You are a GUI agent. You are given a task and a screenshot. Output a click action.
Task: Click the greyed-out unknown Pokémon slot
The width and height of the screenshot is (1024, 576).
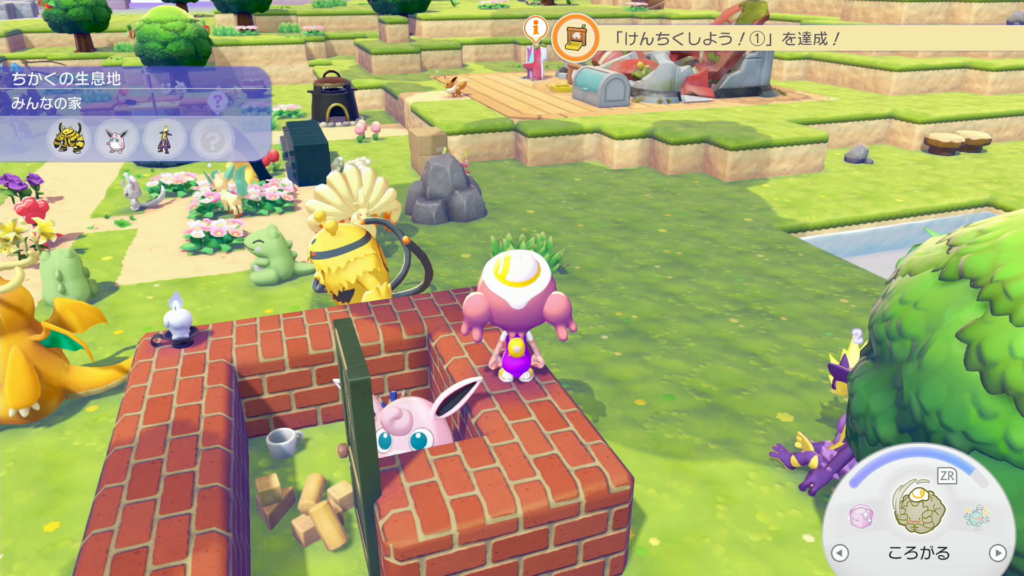coord(212,140)
